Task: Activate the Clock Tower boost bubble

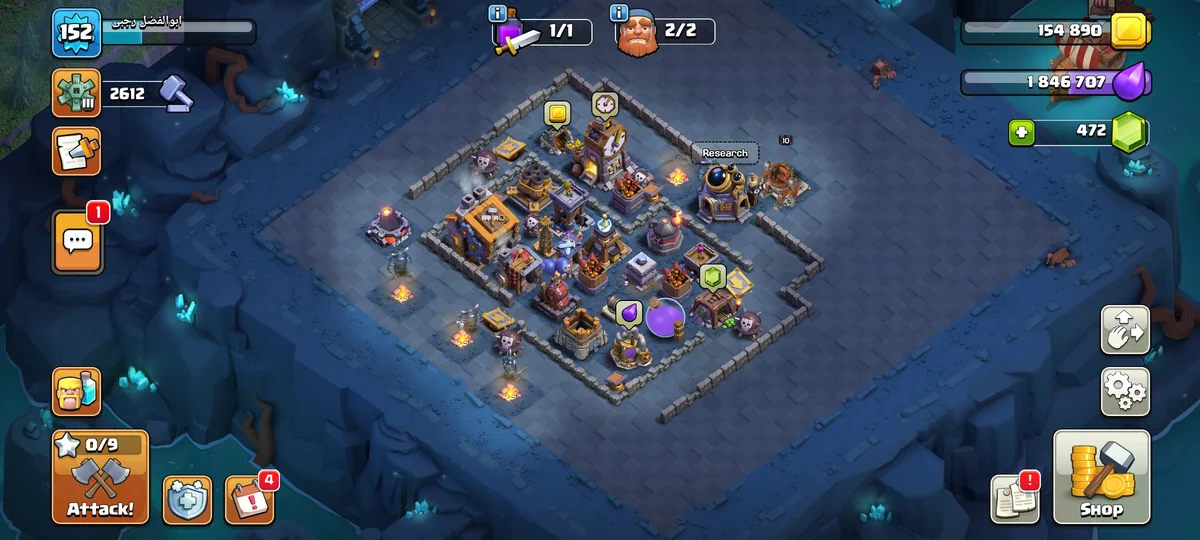Action: (604, 104)
